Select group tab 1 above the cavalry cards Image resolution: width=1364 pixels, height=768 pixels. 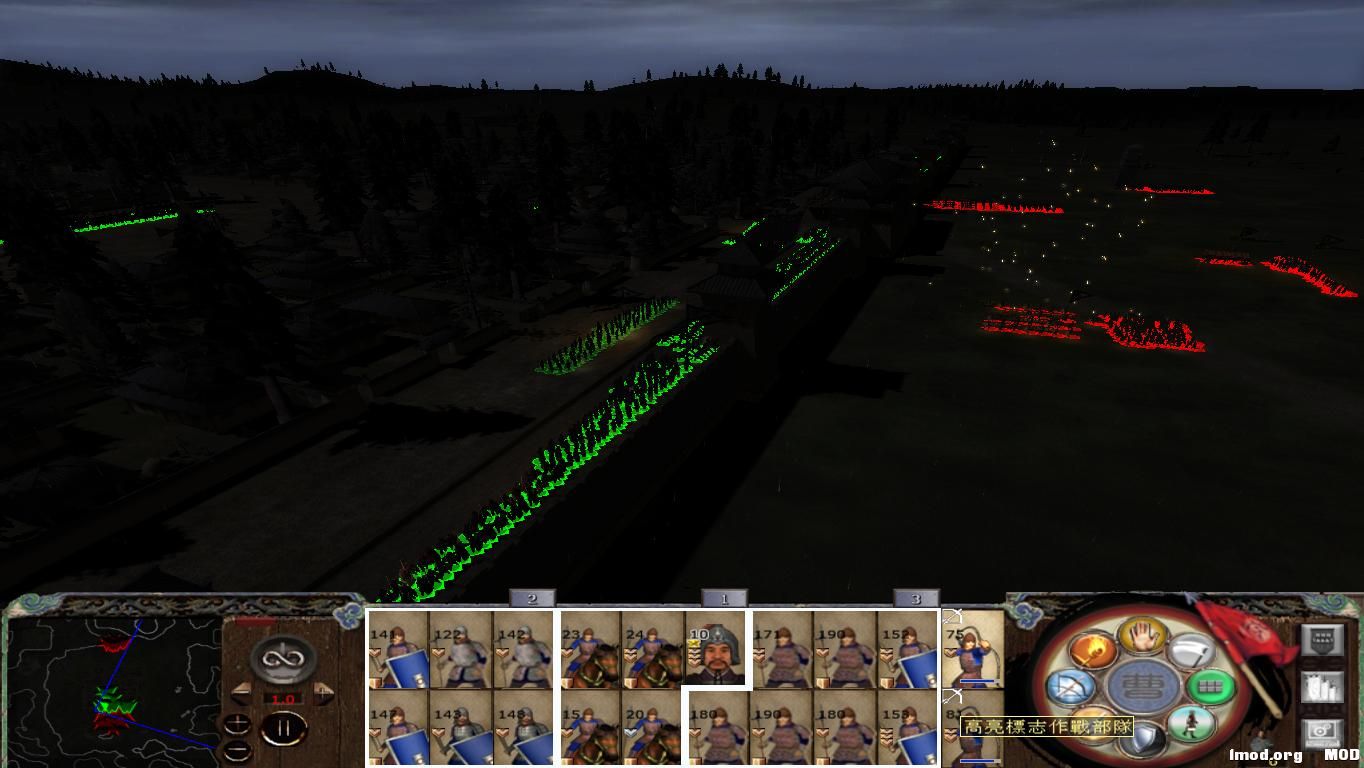point(724,597)
